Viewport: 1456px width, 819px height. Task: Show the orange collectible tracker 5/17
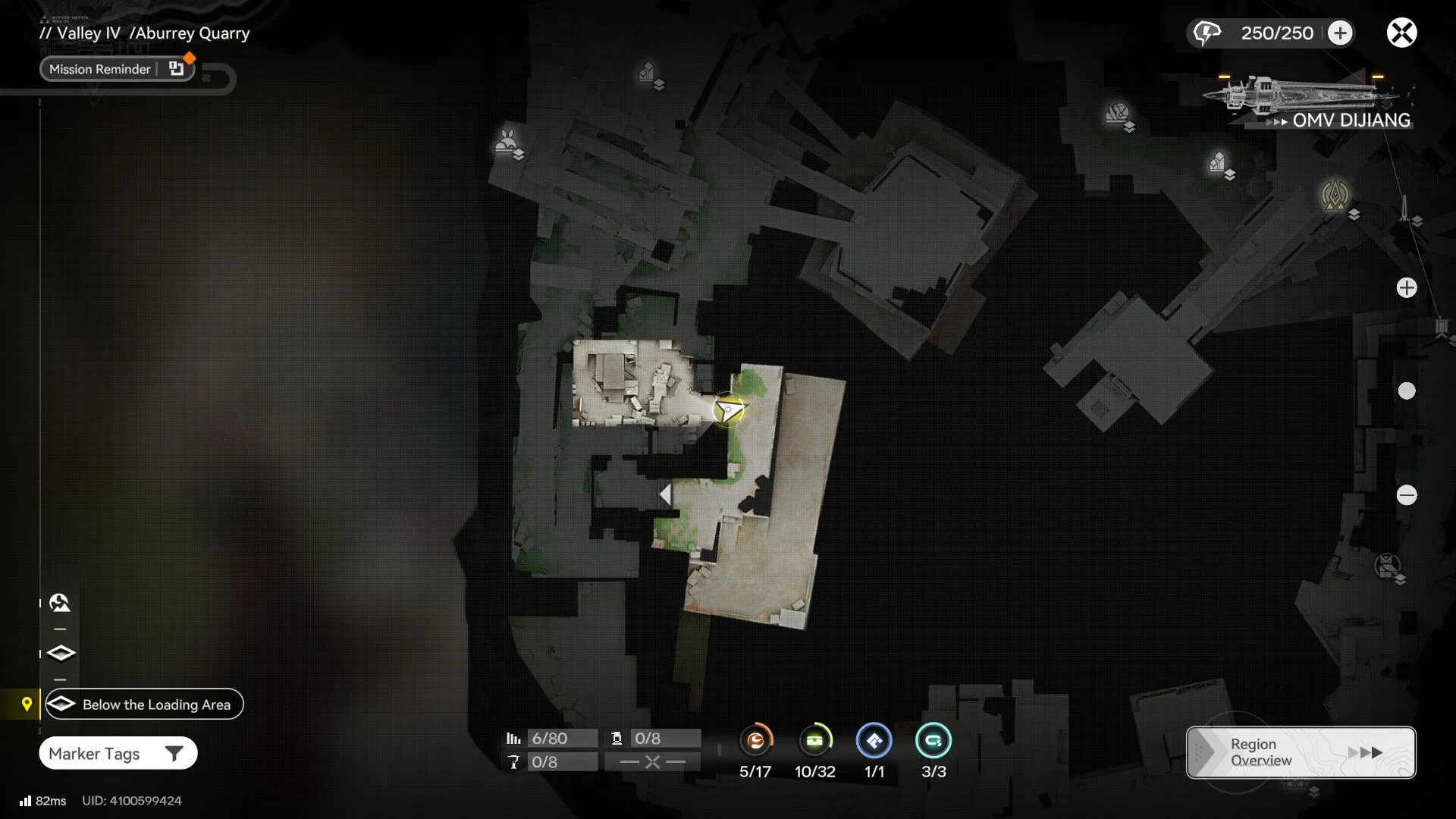[755, 741]
